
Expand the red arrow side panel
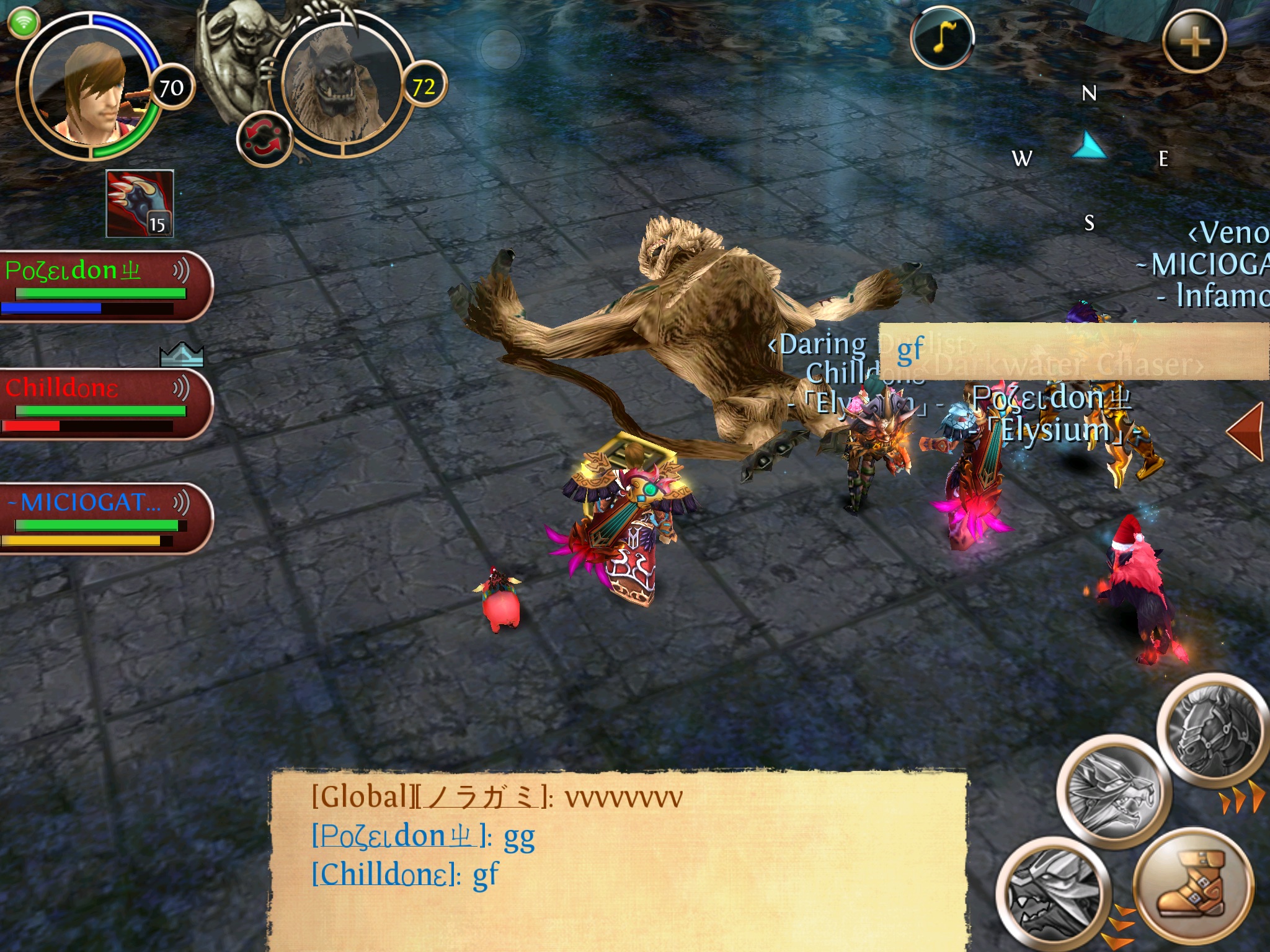1245,432
